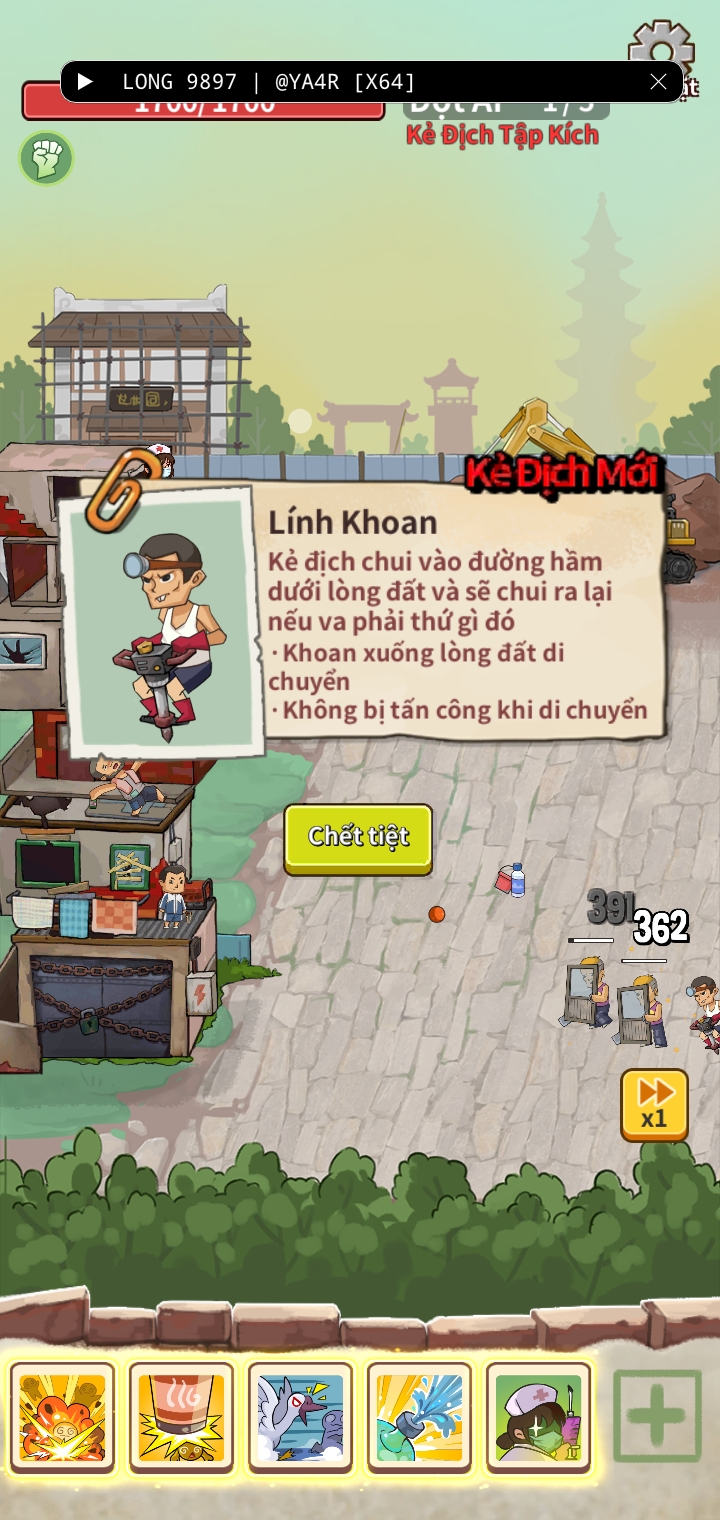Activate the explosion skill card
The width and height of the screenshot is (720, 1520).
[62, 1416]
